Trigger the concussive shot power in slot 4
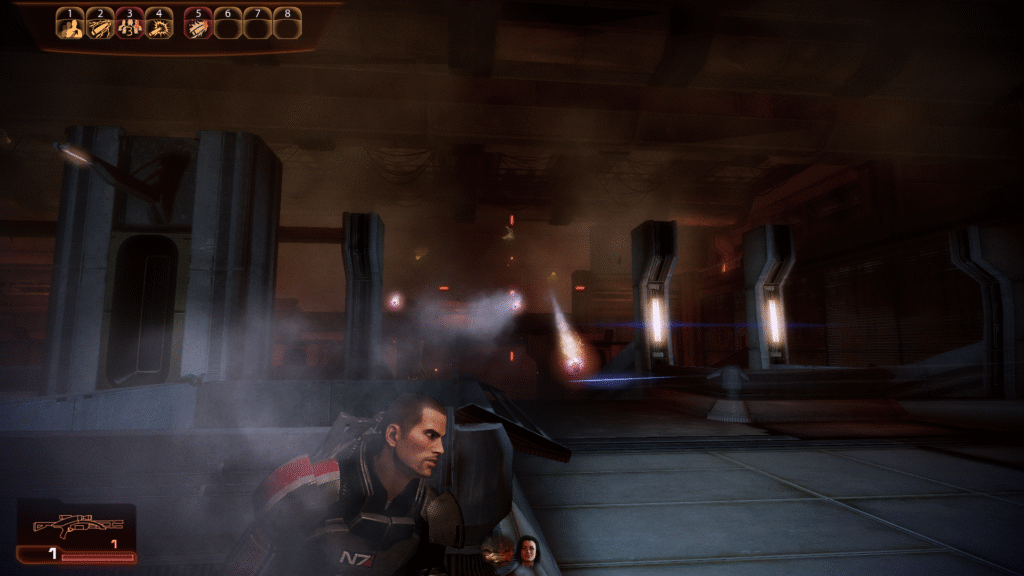 [x=159, y=24]
